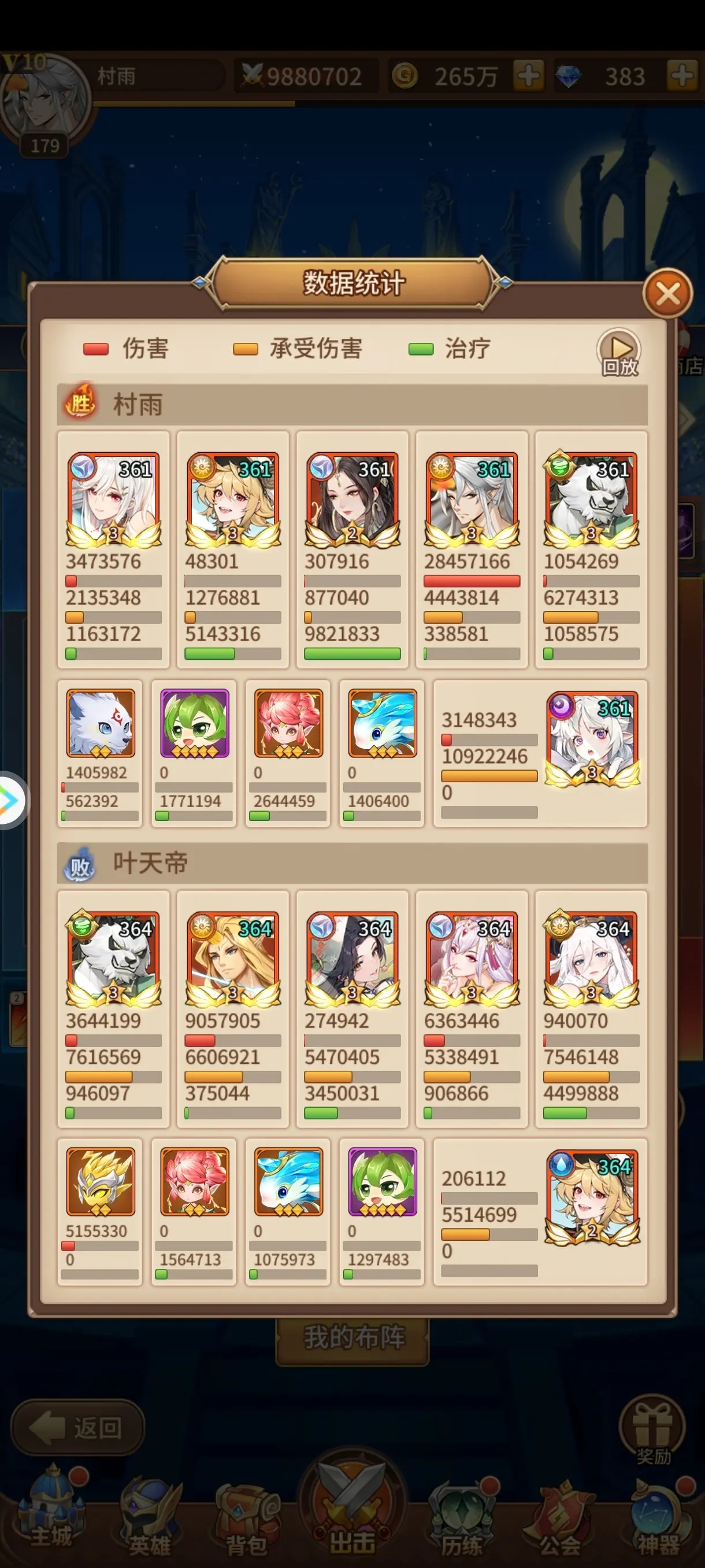
Task: Select 村雨's white wolf pet portrait
Action: (x=101, y=724)
